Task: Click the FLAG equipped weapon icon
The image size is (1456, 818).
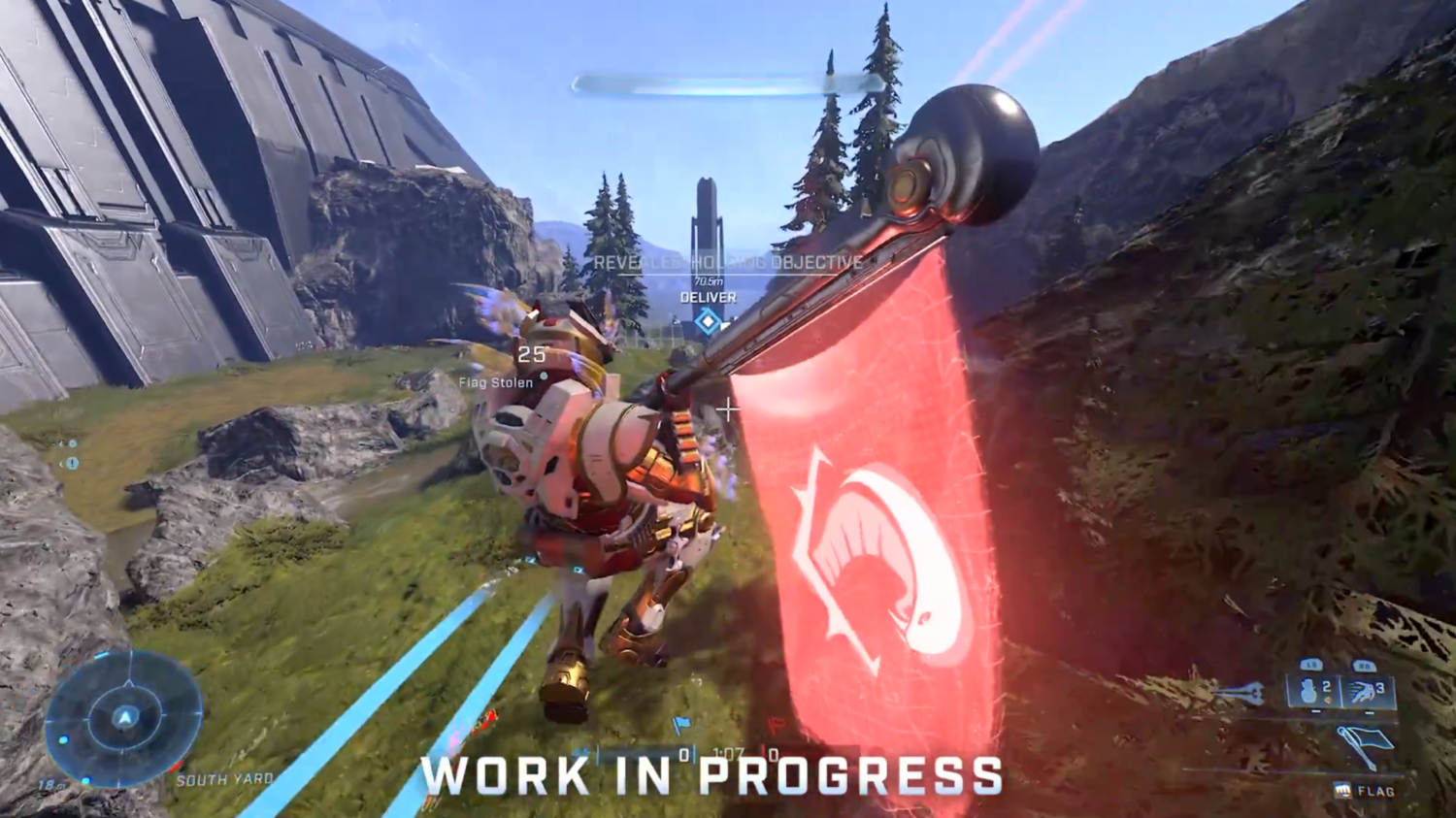Action: (x=1343, y=789)
